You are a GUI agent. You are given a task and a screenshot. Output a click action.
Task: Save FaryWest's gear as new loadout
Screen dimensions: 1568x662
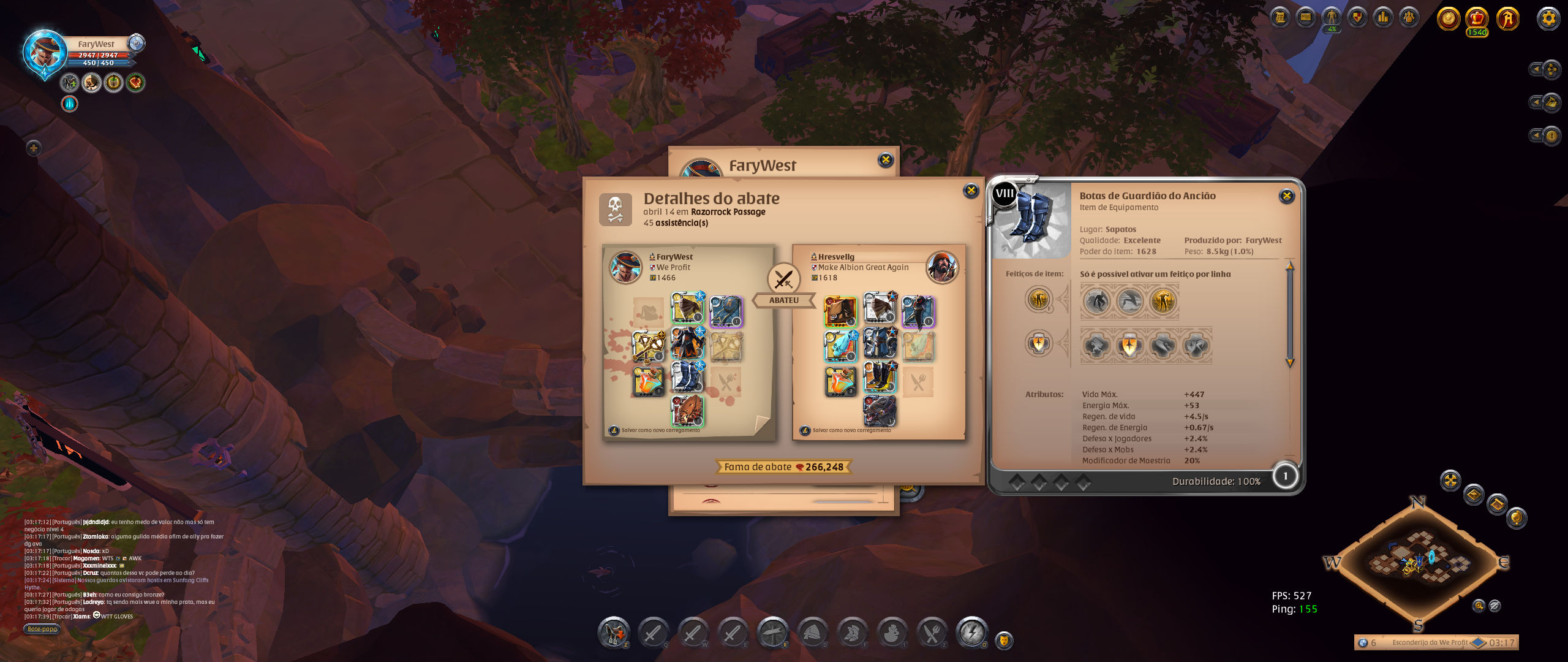[x=660, y=430]
